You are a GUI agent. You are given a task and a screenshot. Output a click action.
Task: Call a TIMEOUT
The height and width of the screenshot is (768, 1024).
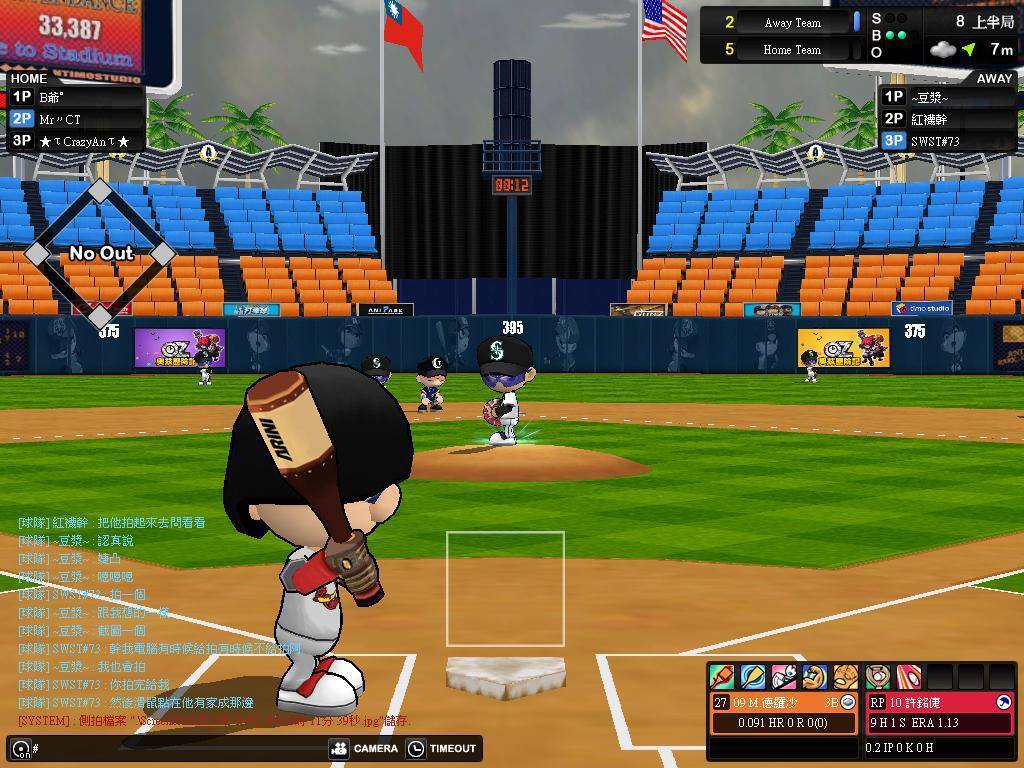(442, 748)
